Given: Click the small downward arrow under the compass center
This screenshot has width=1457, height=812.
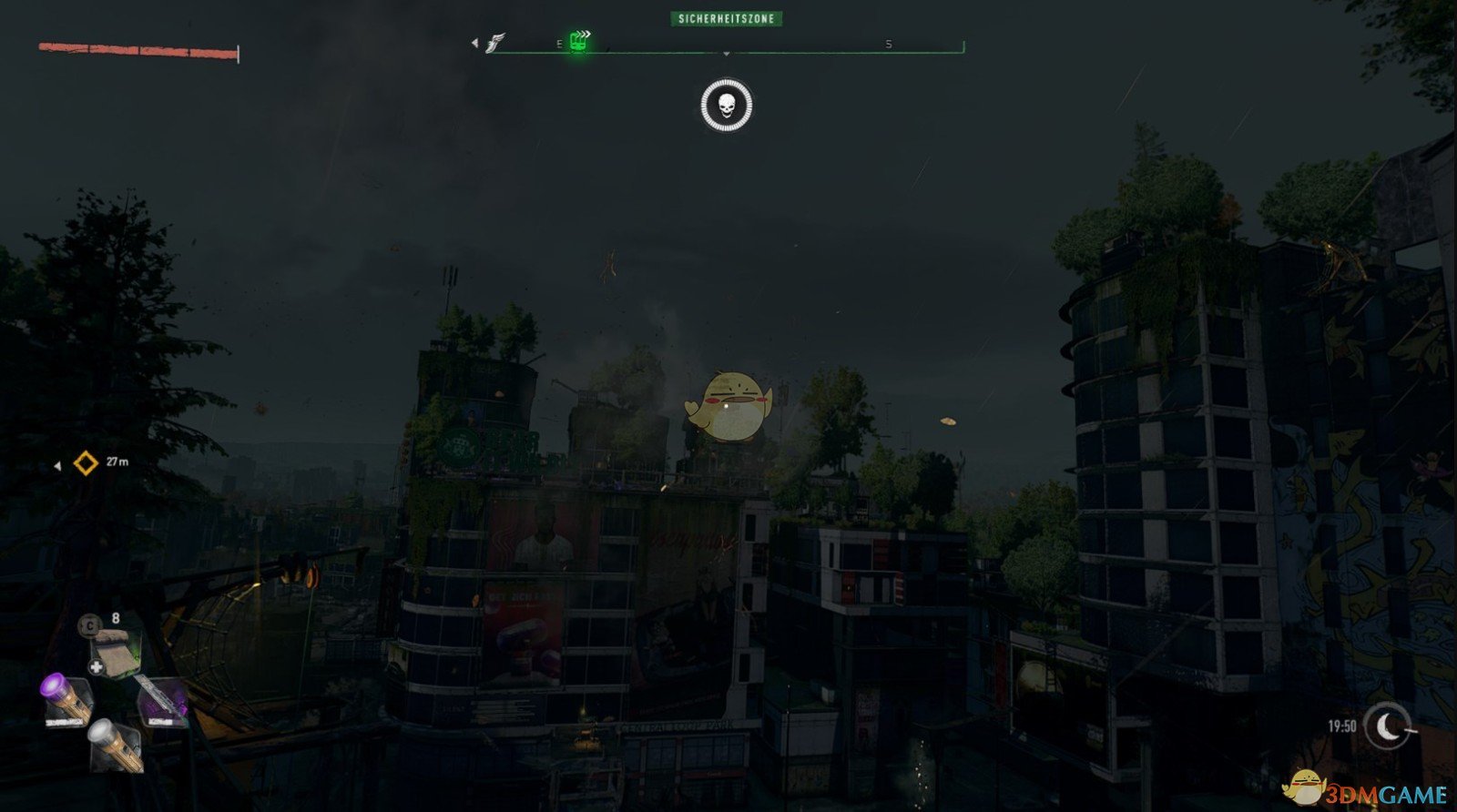Looking at the screenshot, I should (x=726, y=53).
